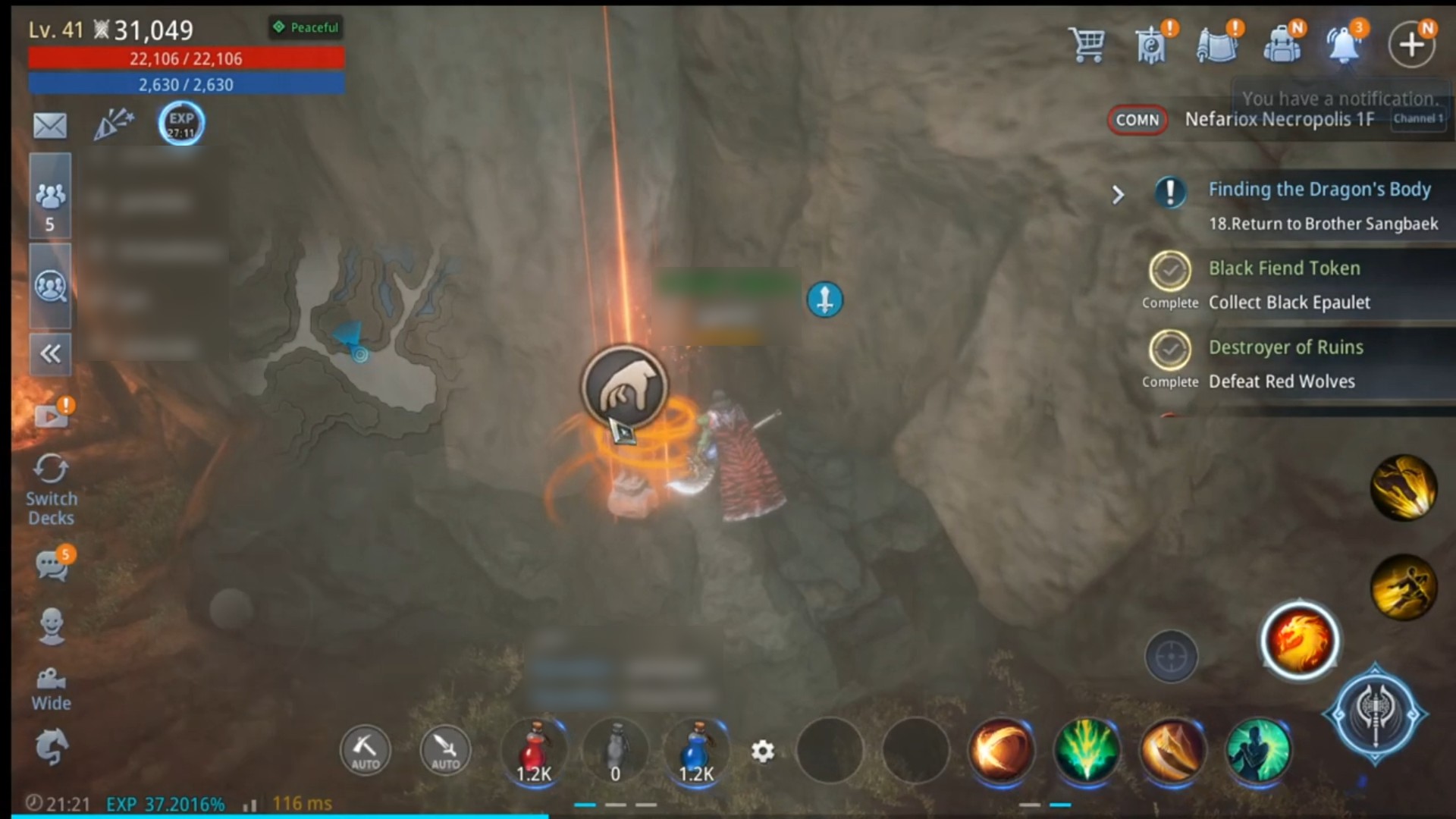Image resolution: width=1456 pixels, height=819 pixels.
Task: Click quest 18.Return to Brother Sangbaek
Action: (1323, 224)
